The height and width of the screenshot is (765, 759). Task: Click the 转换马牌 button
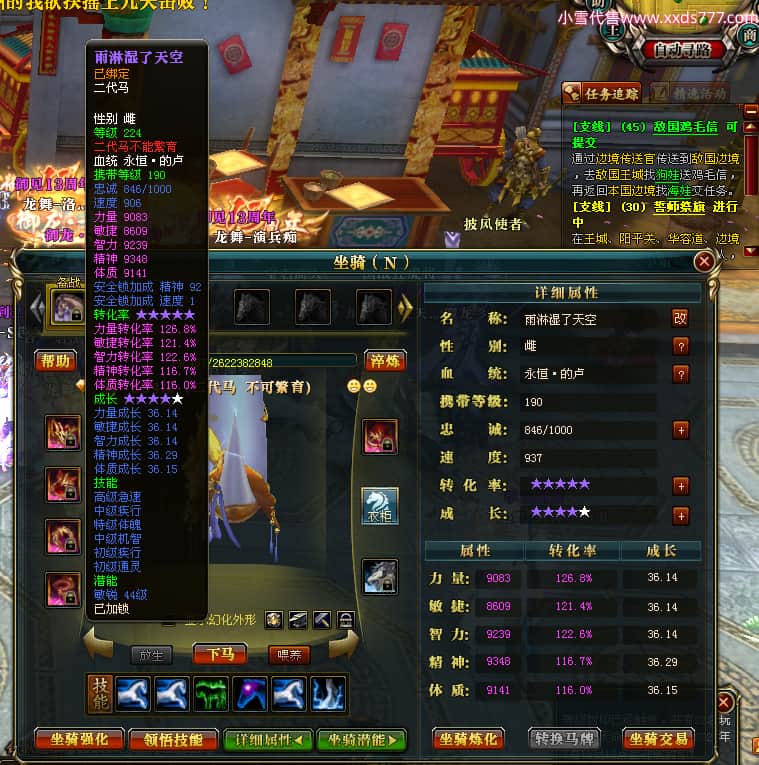pos(563,739)
